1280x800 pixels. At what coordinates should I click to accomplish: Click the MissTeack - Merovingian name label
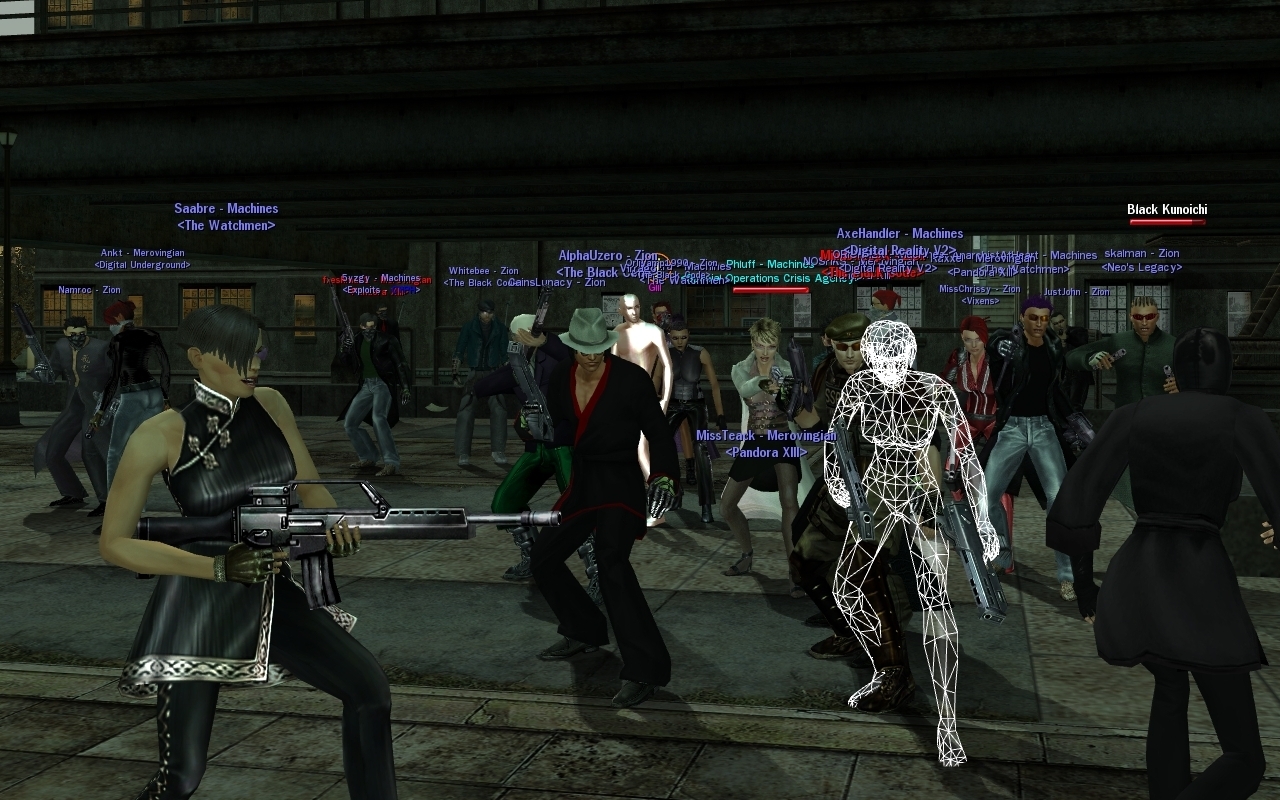[766, 436]
